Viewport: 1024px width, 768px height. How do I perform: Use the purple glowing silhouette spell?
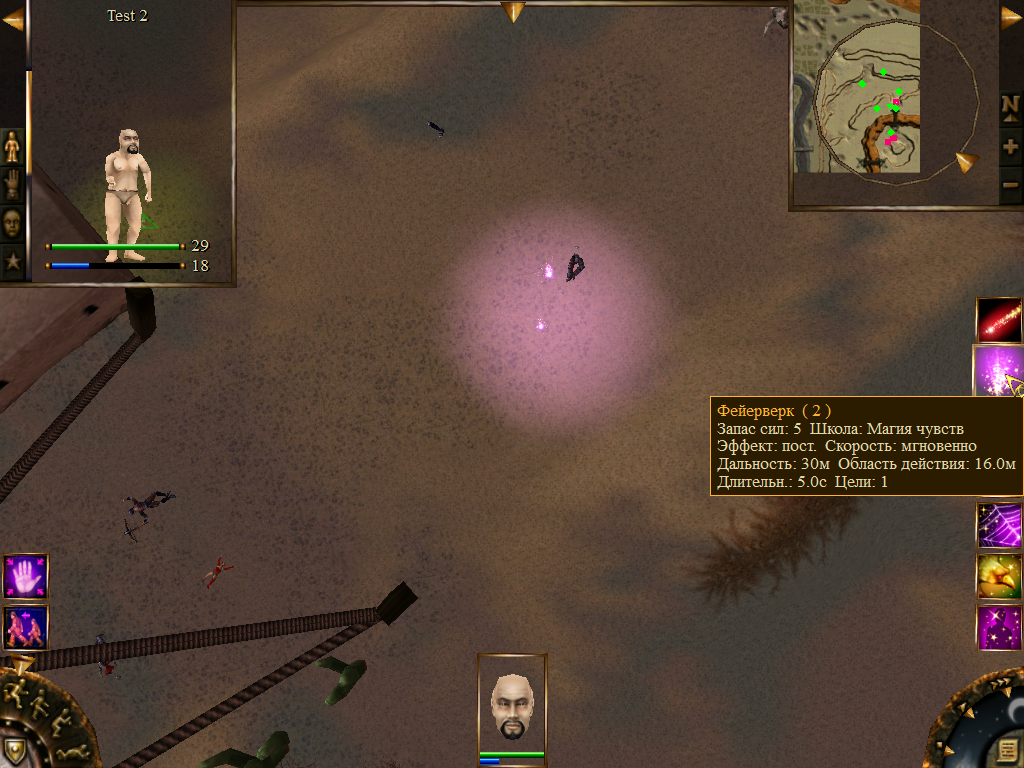(999, 627)
